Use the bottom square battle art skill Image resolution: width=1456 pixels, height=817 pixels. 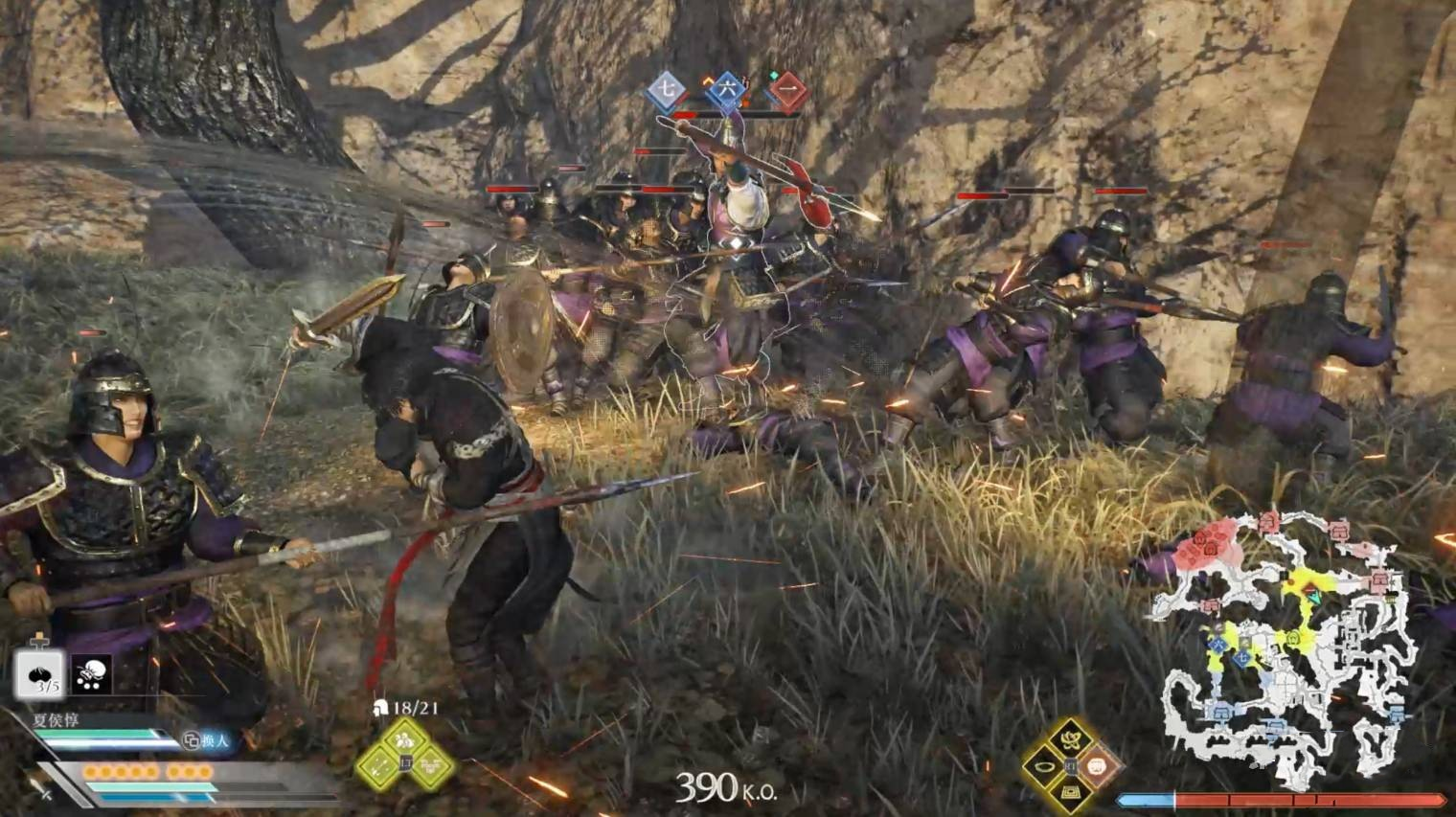click(1069, 792)
